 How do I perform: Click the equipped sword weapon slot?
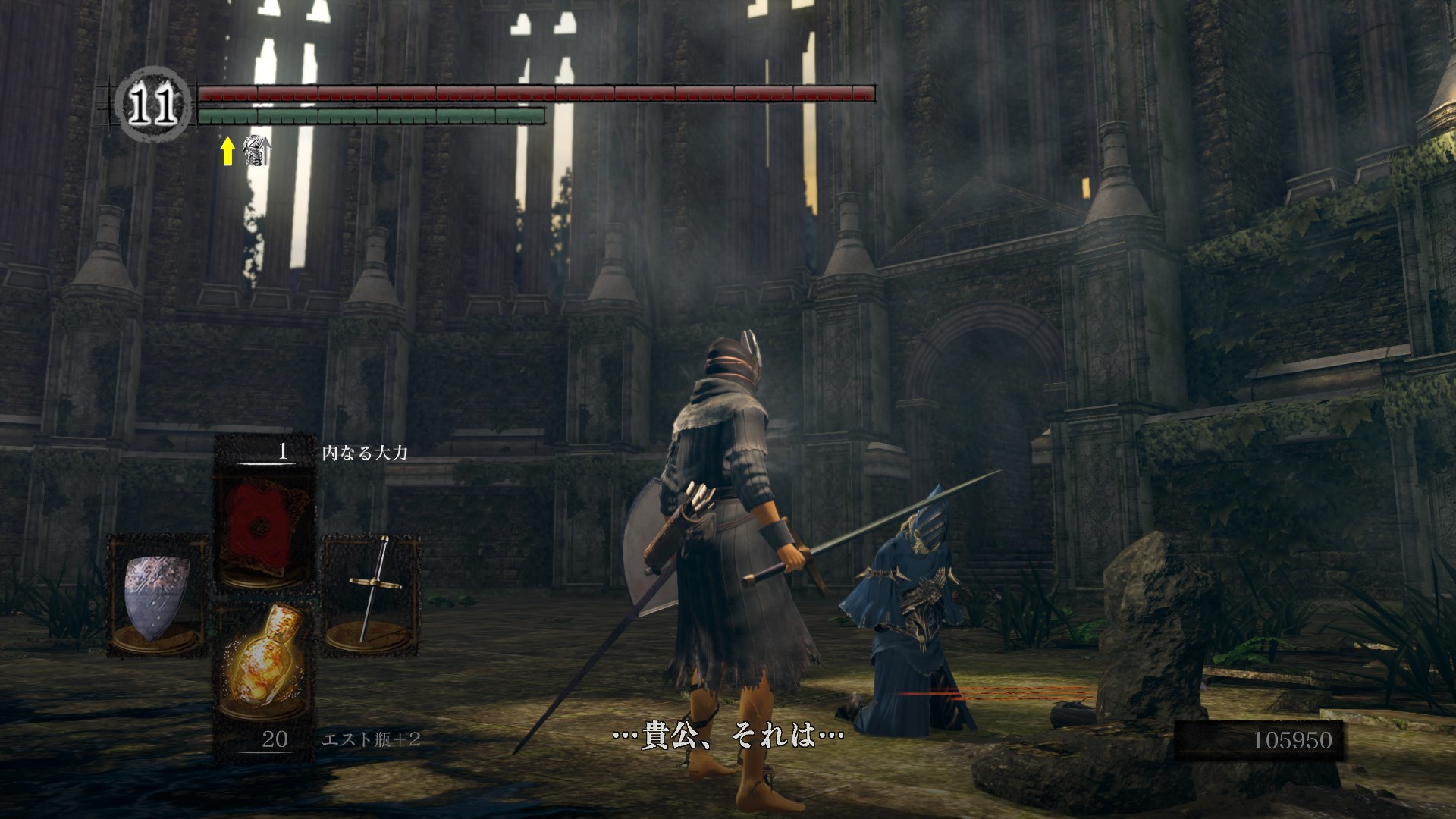pyautogui.click(x=372, y=594)
